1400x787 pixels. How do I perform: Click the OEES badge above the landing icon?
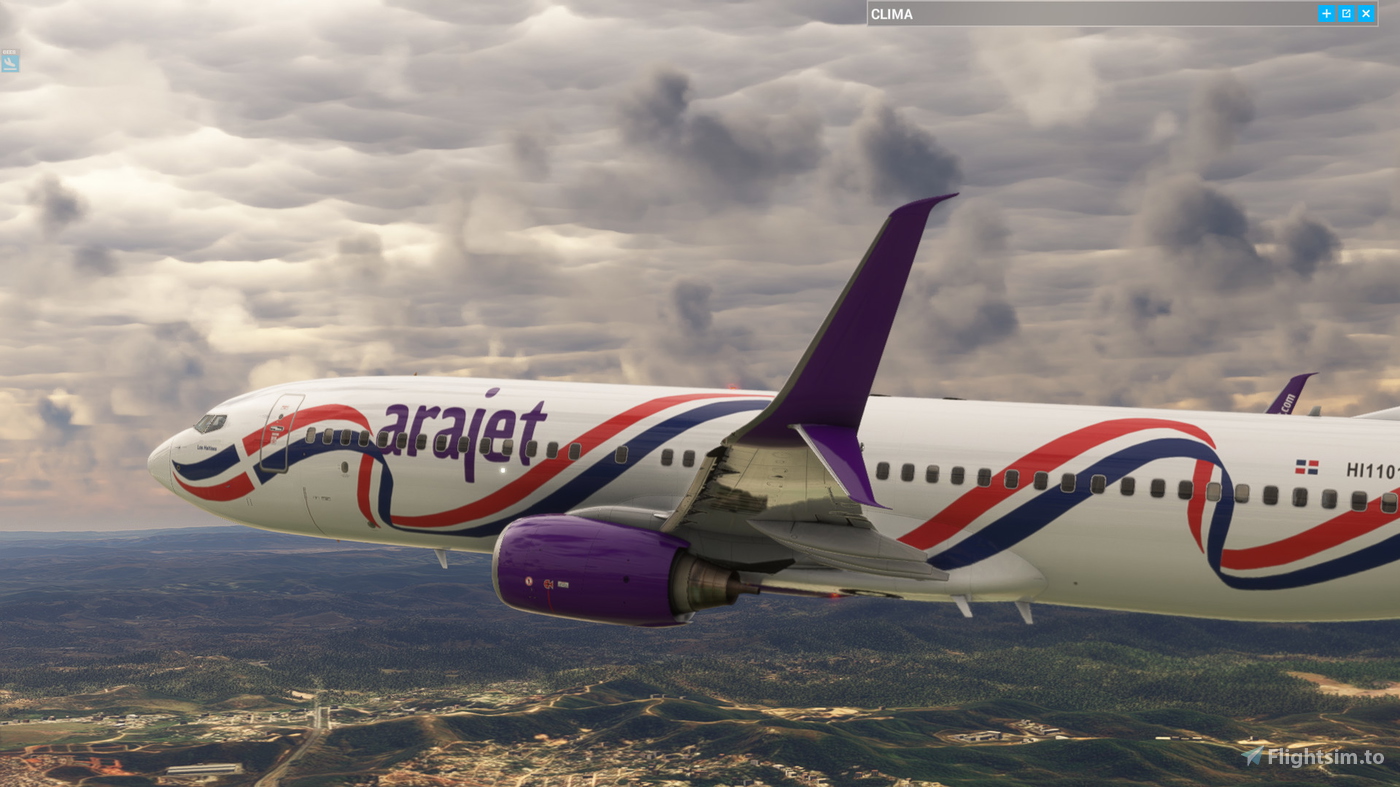11,50
